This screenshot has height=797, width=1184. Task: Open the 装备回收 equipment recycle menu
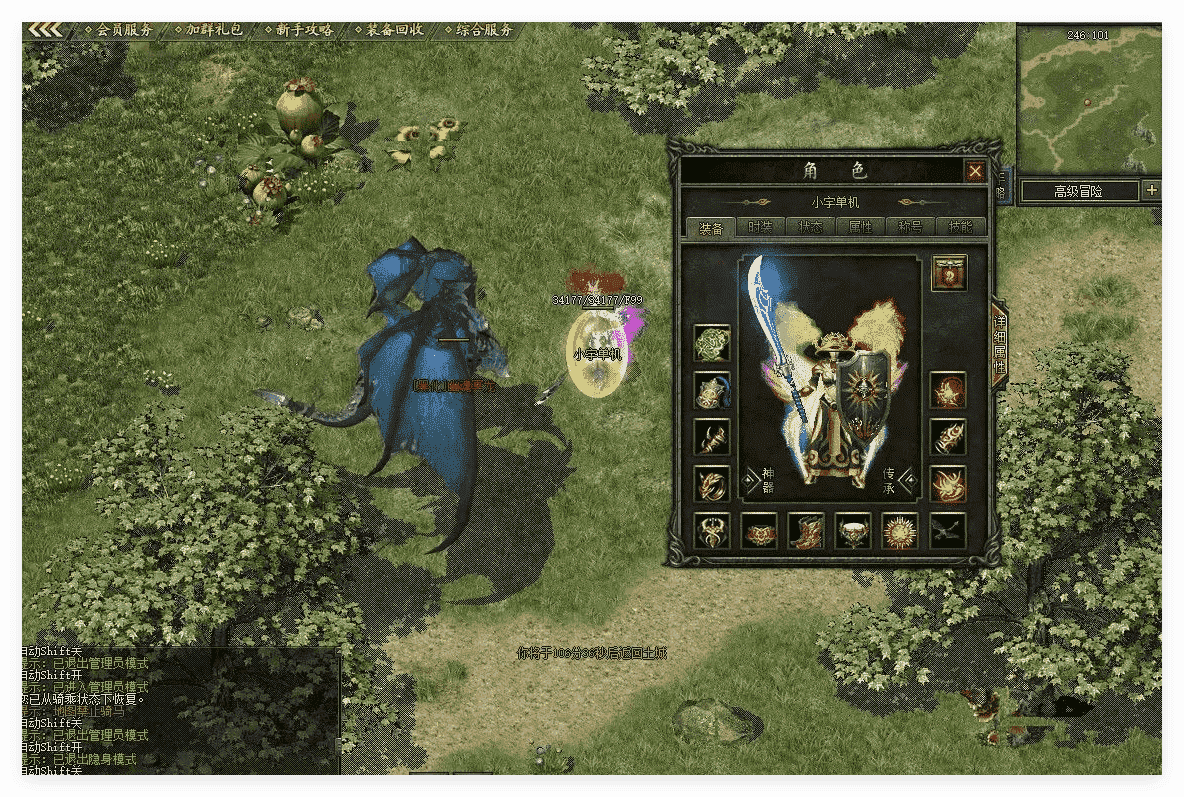(x=389, y=30)
